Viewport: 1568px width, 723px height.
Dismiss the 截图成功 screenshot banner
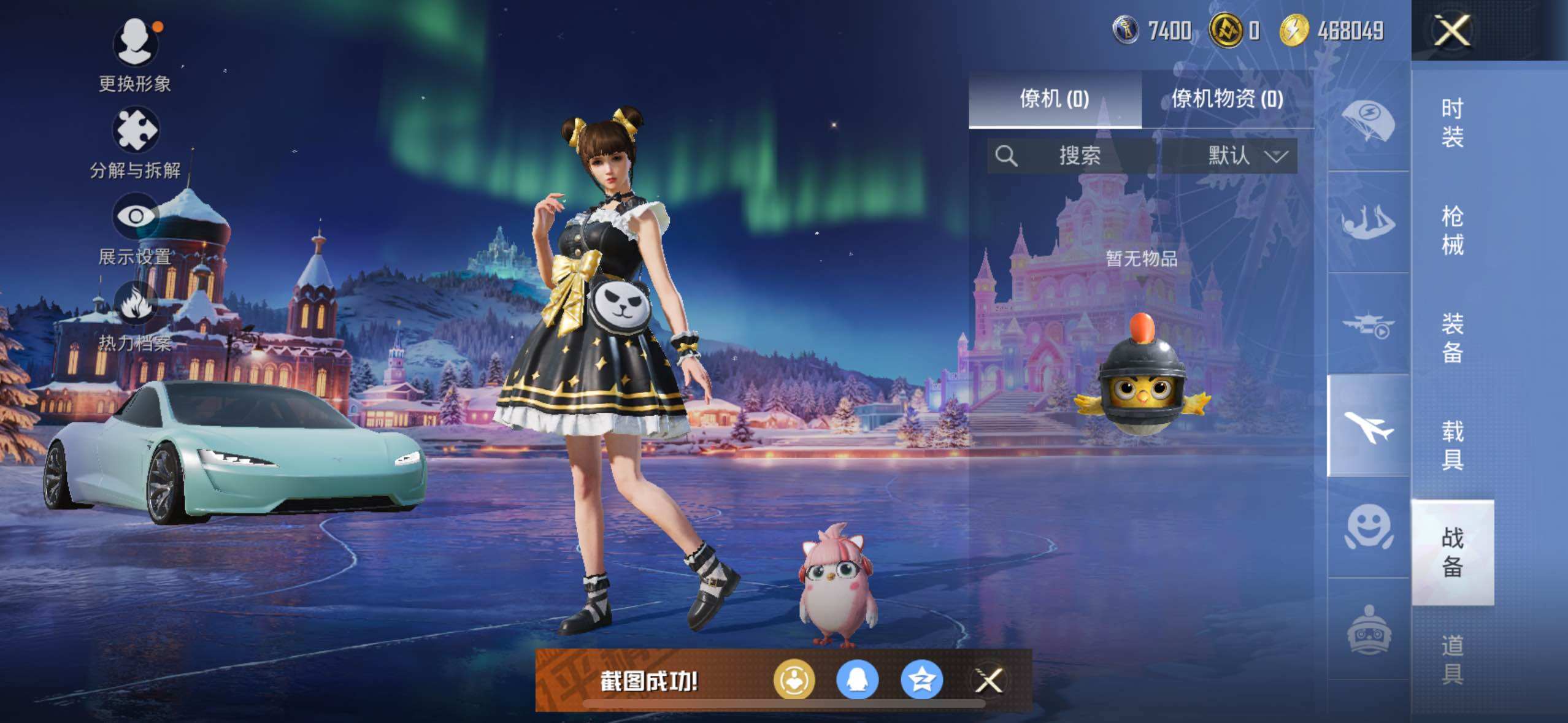pyautogui.click(x=989, y=680)
